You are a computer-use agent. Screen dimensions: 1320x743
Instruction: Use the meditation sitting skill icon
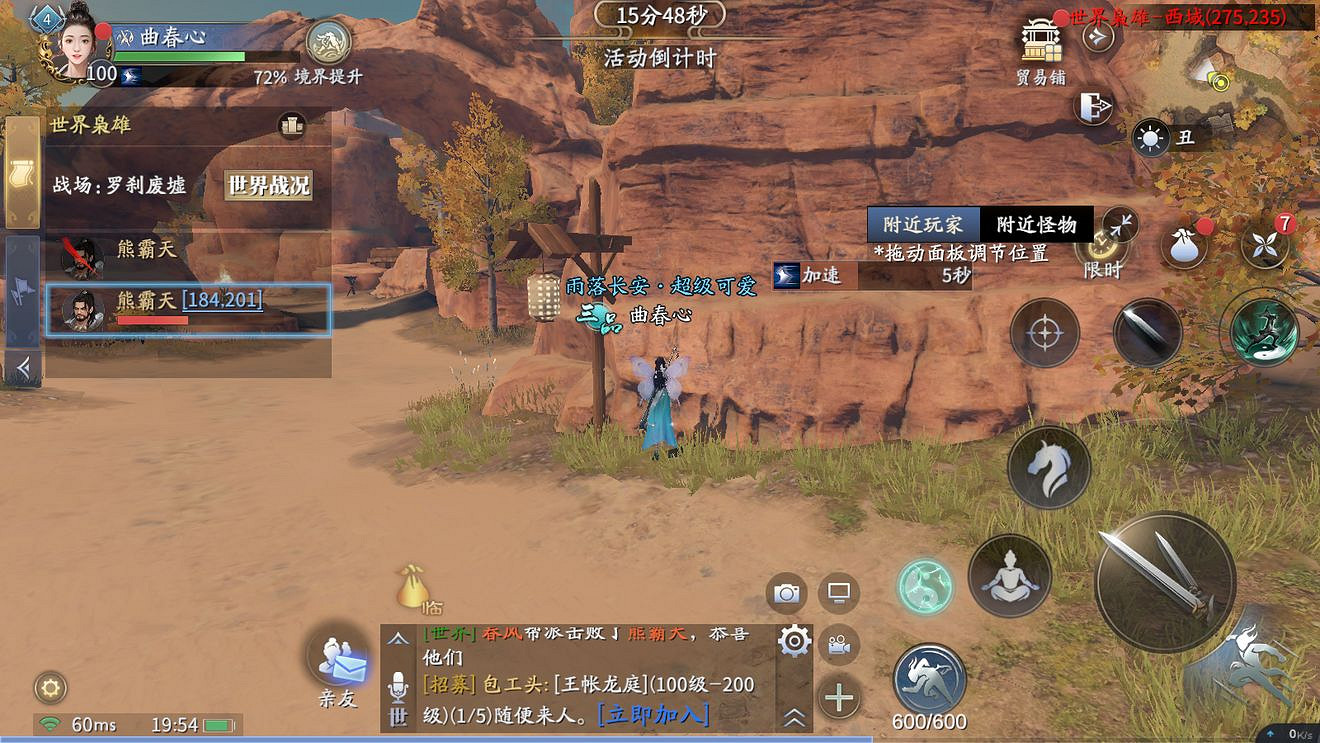1010,577
